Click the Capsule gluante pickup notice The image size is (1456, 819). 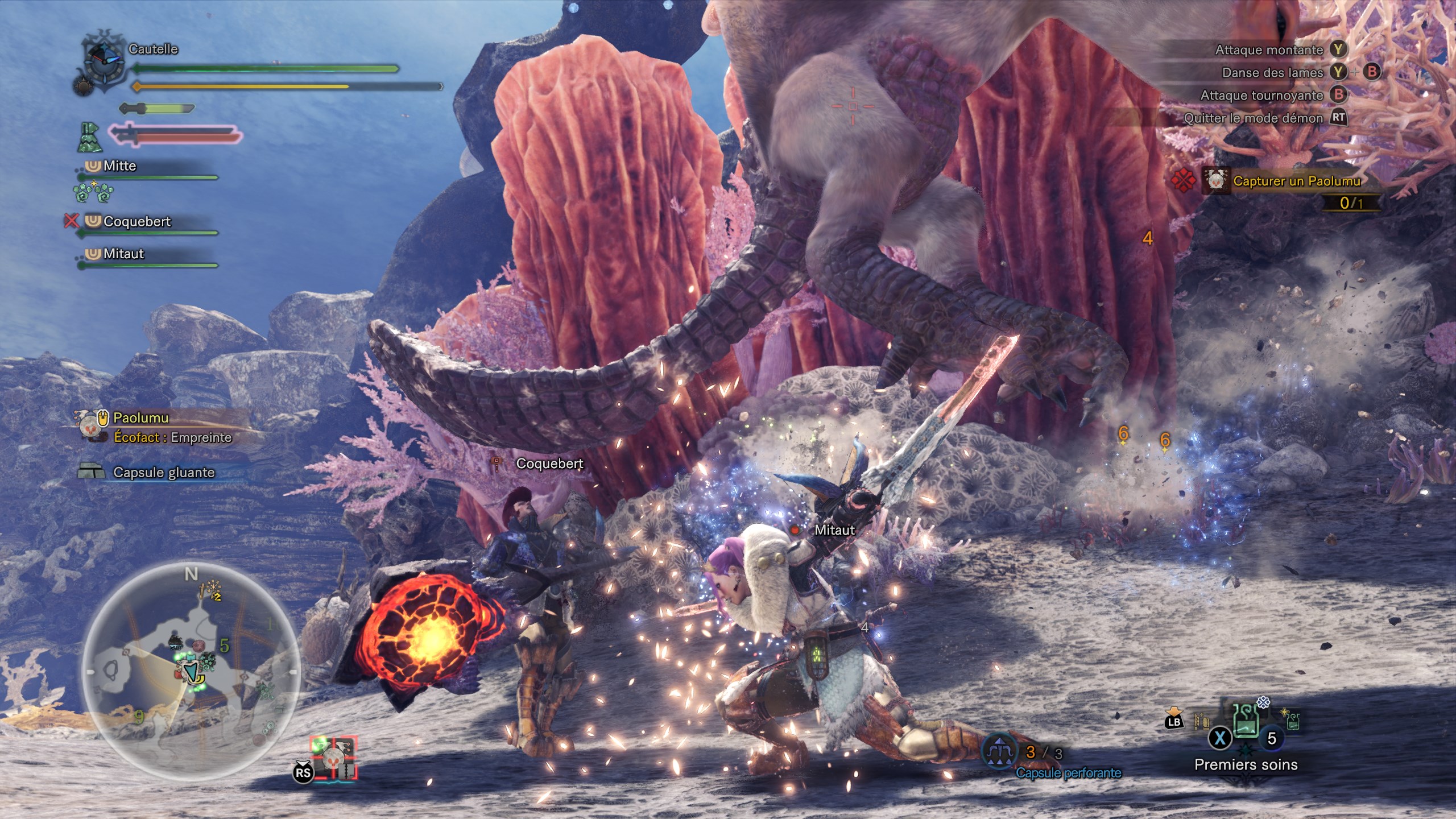point(163,473)
